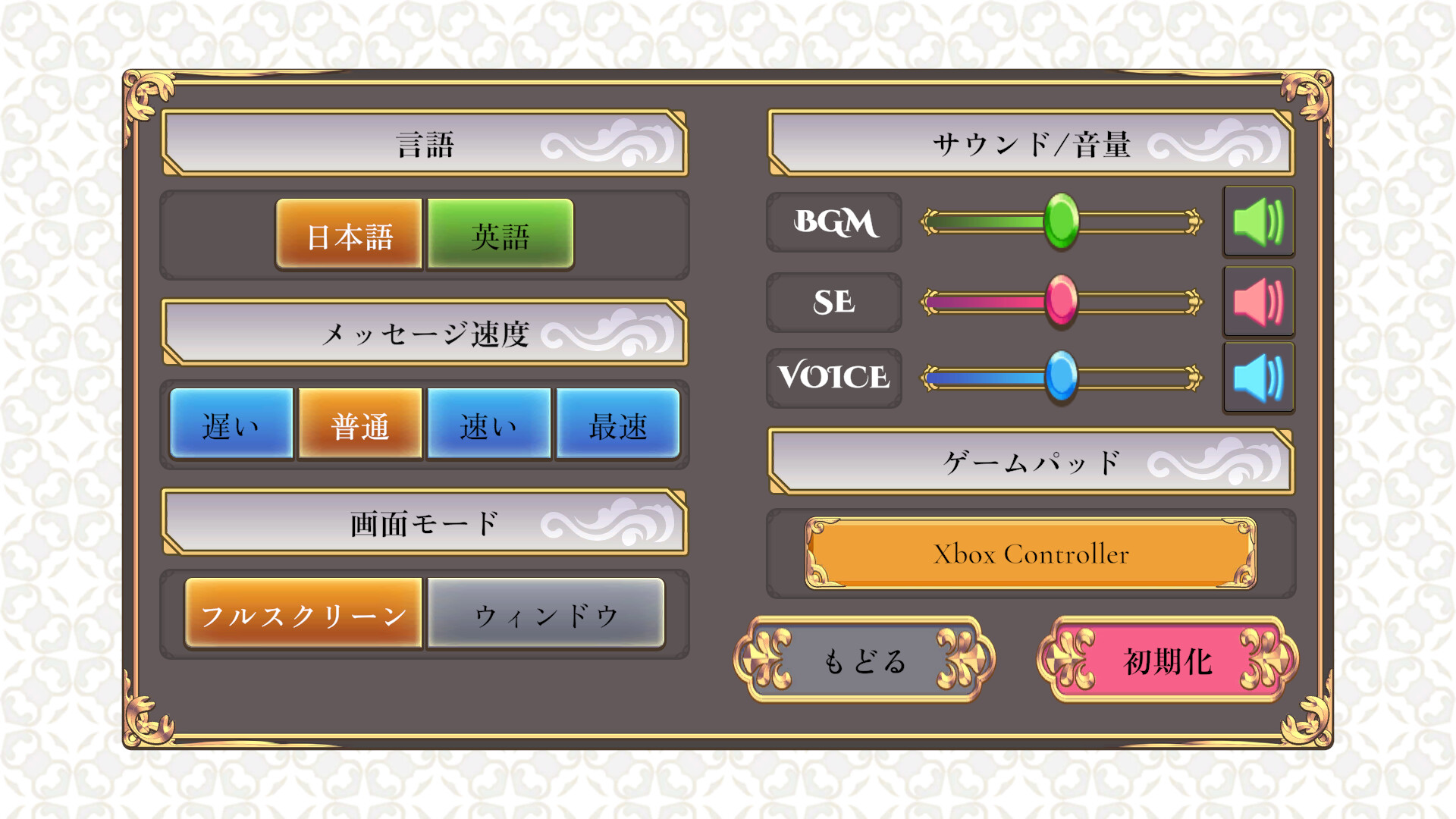Click the ゲームパッド section header

(1031, 459)
